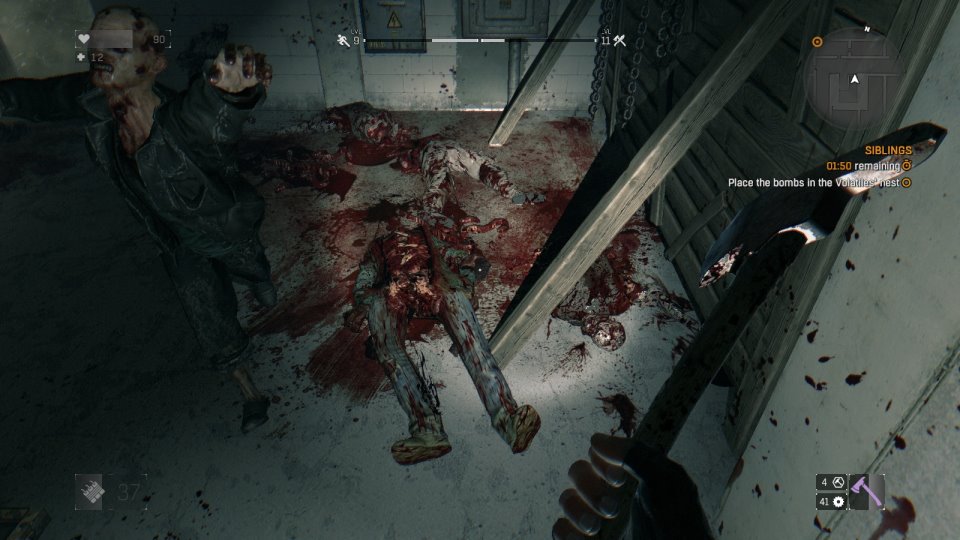This screenshot has width=960, height=540.
Task: Click the firecrackers throwable item icon
Action: point(92,491)
